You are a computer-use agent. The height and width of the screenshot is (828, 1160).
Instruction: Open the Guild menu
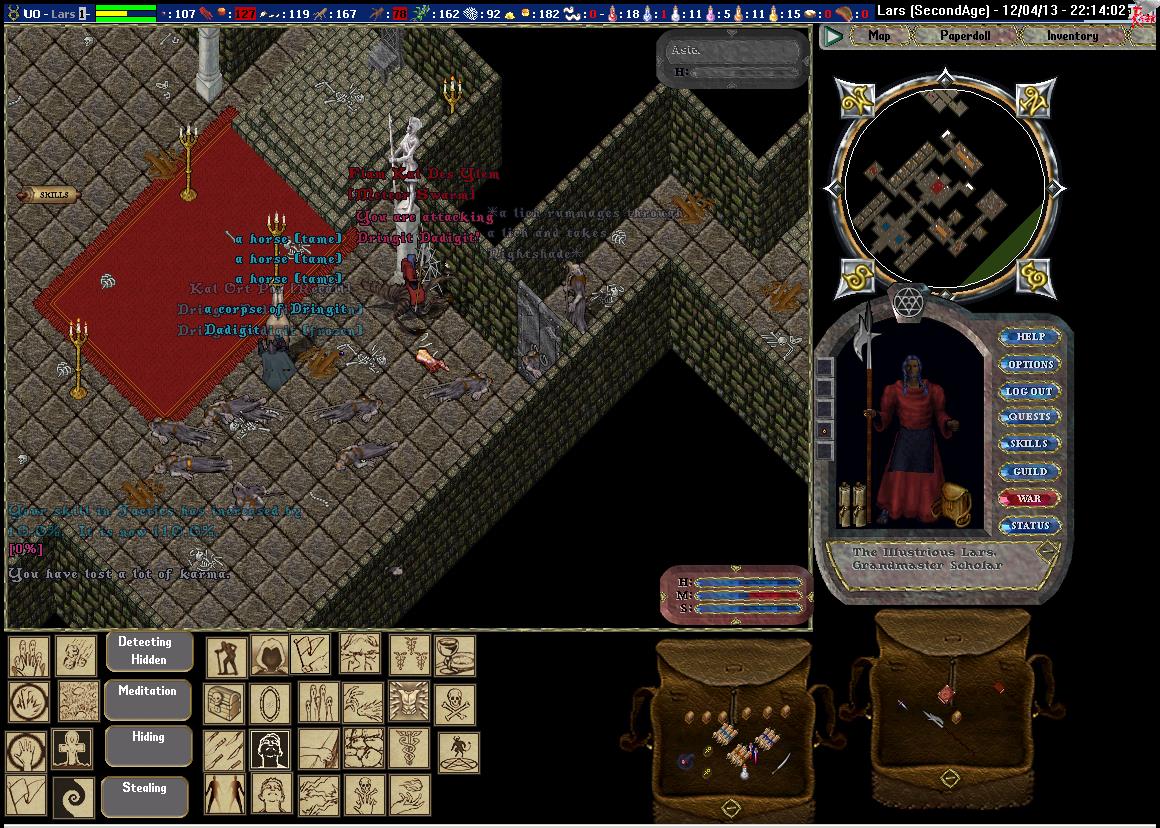pos(1030,471)
